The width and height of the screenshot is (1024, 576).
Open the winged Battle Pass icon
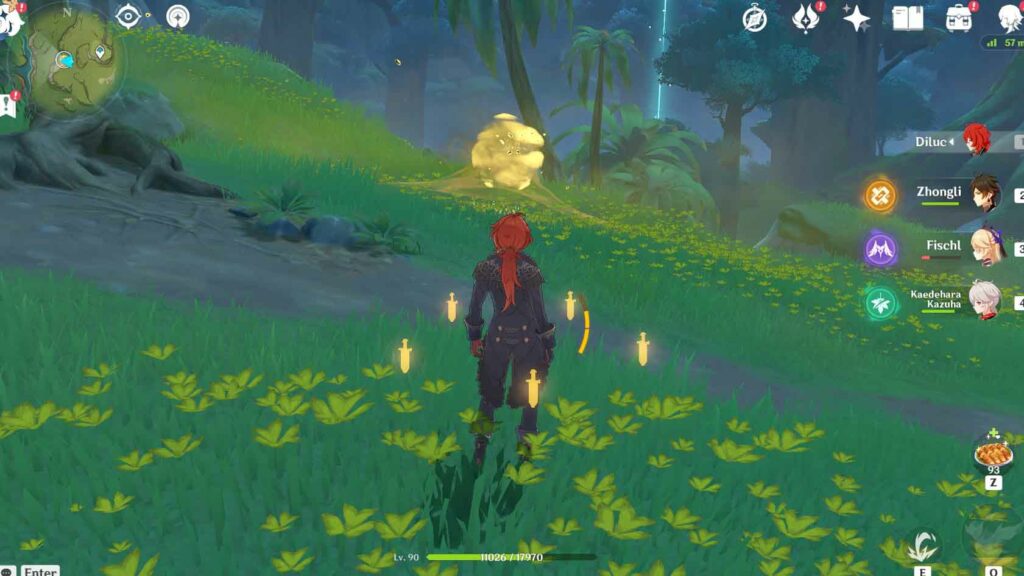805,18
